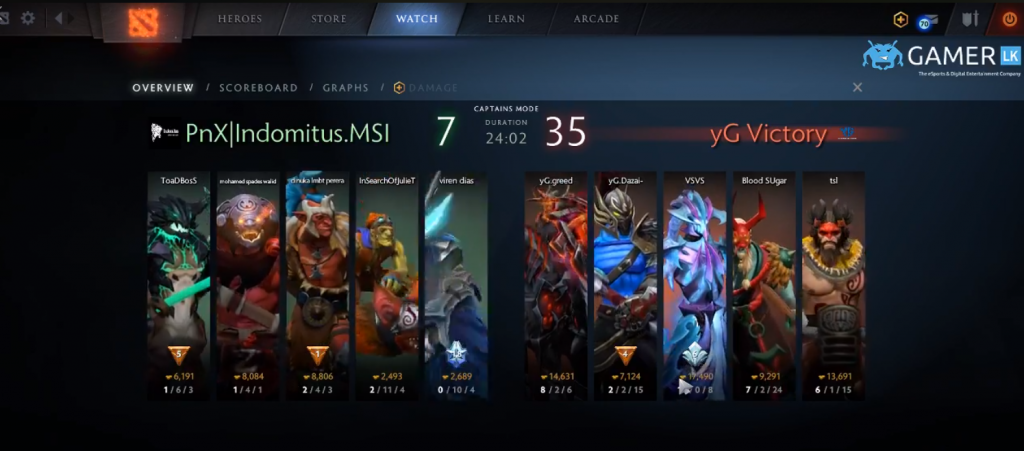This screenshot has height=451, width=1024.
Task: Click the gold plus icon in top bar
Action: click(x=901, y=19)
